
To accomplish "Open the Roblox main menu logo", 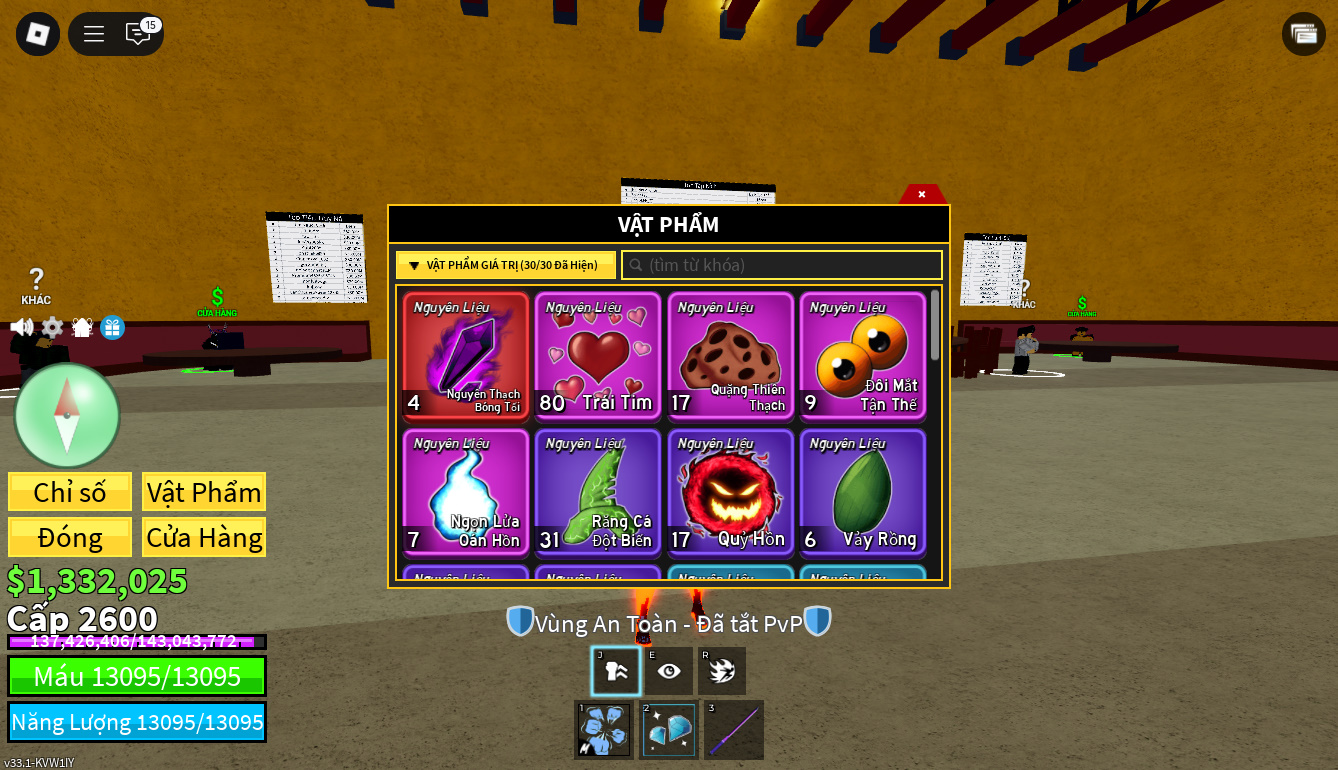I will [38, 34].
